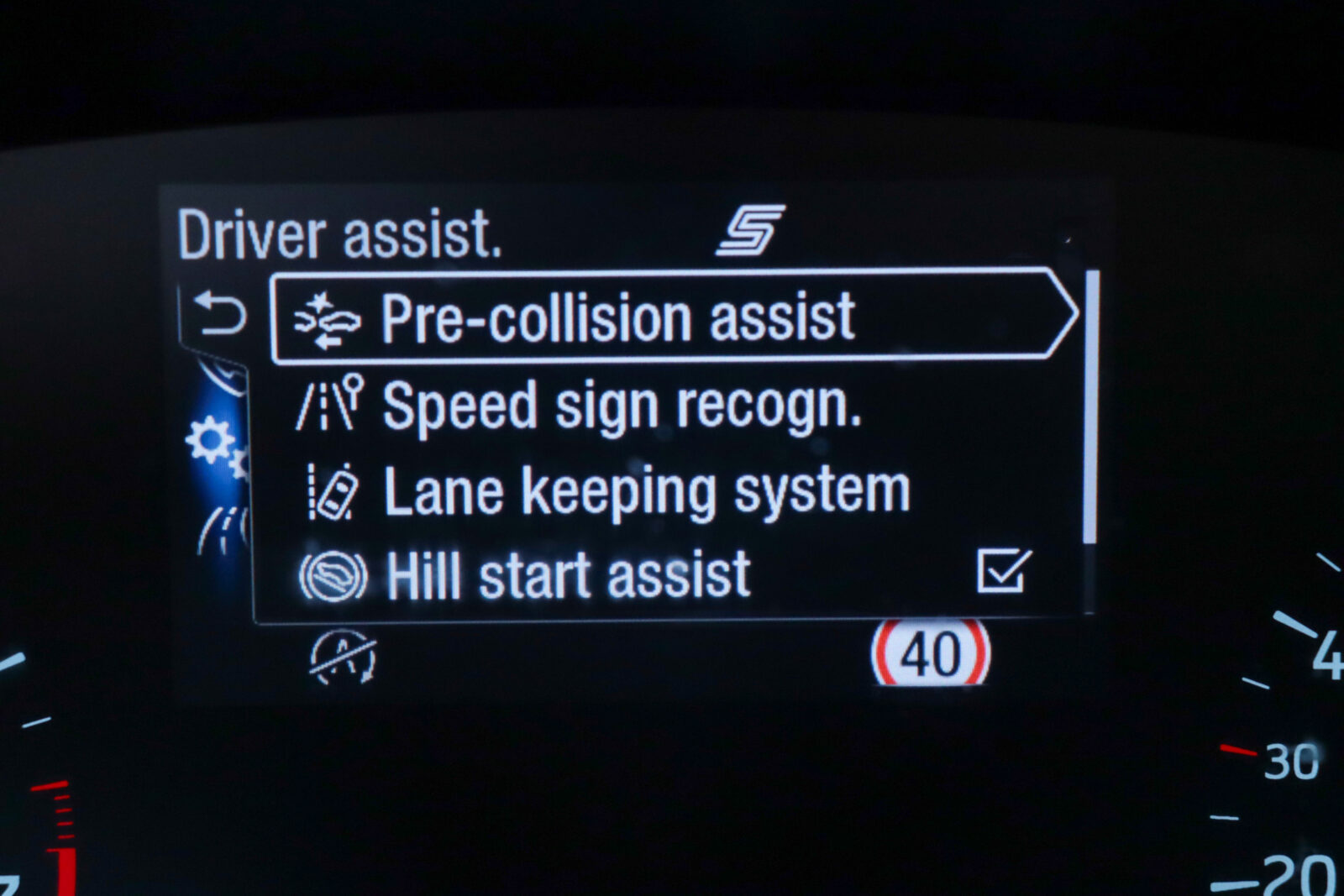Click the back arrow icon
The height and width of the screenshot is (896, 1344).
point(219,313)
